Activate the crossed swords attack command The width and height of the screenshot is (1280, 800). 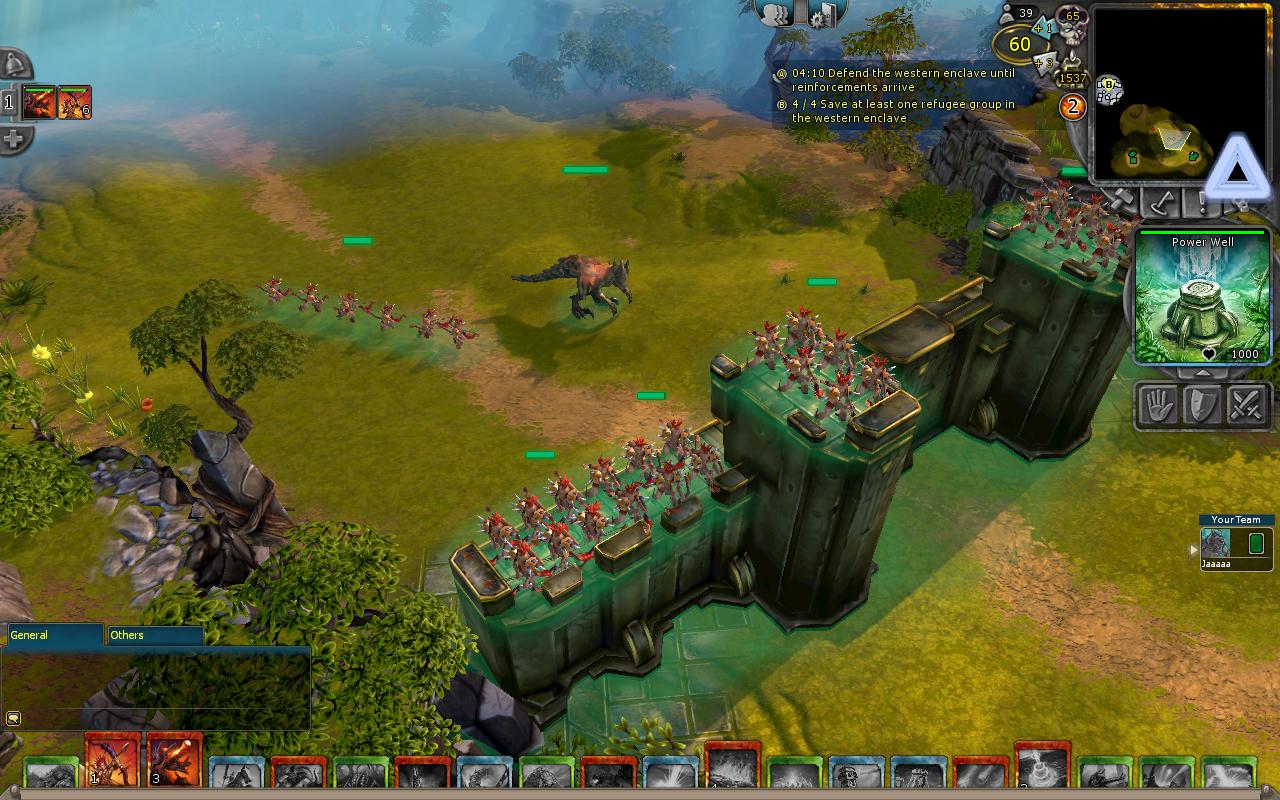1246,406
